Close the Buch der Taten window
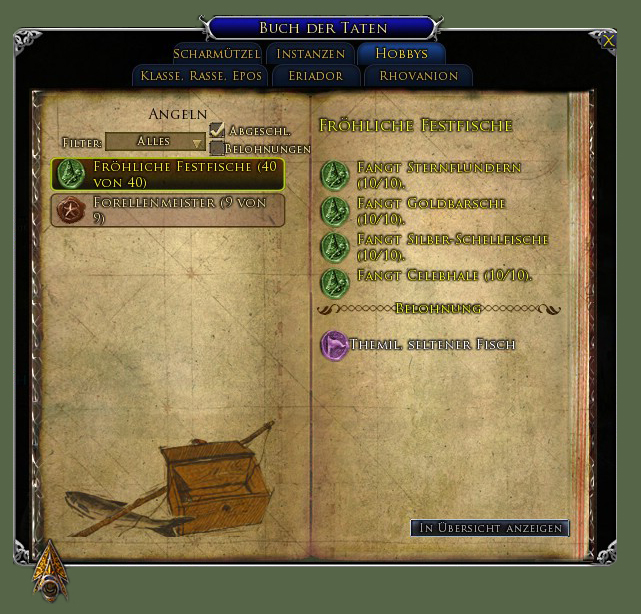This screenshot has width=641, height=614. coord(609,41)
